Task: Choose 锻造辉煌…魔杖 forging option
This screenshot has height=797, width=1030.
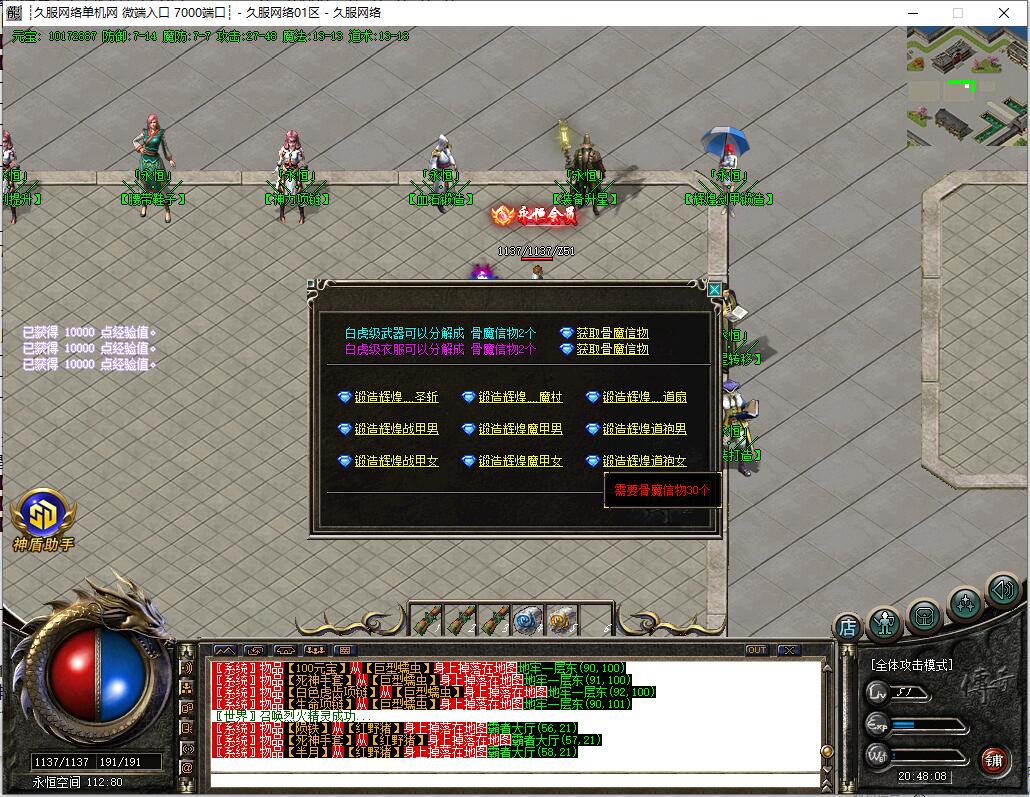Action: pos(520,397)
